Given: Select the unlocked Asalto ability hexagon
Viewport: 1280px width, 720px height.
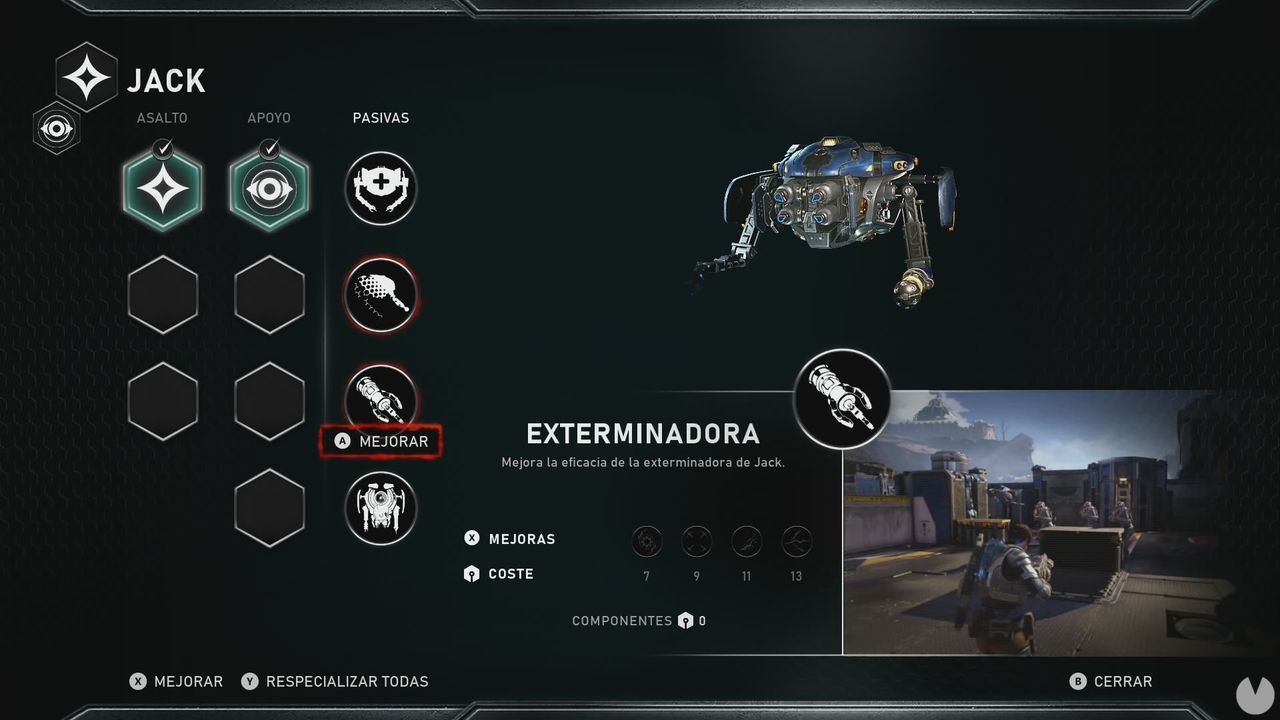Looking at the screenshot, I should coord(162,190).
